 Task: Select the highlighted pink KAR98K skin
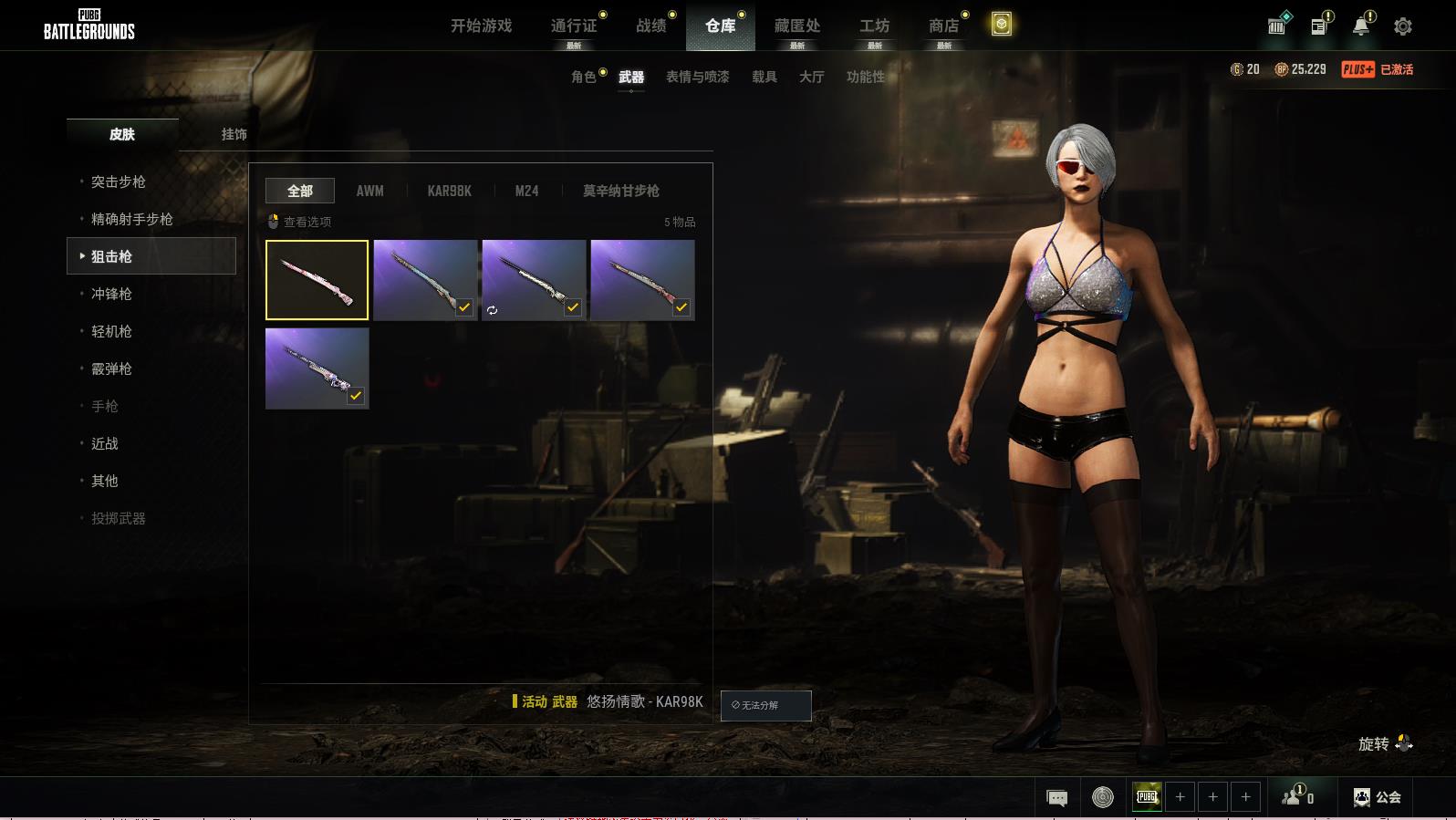317,280
